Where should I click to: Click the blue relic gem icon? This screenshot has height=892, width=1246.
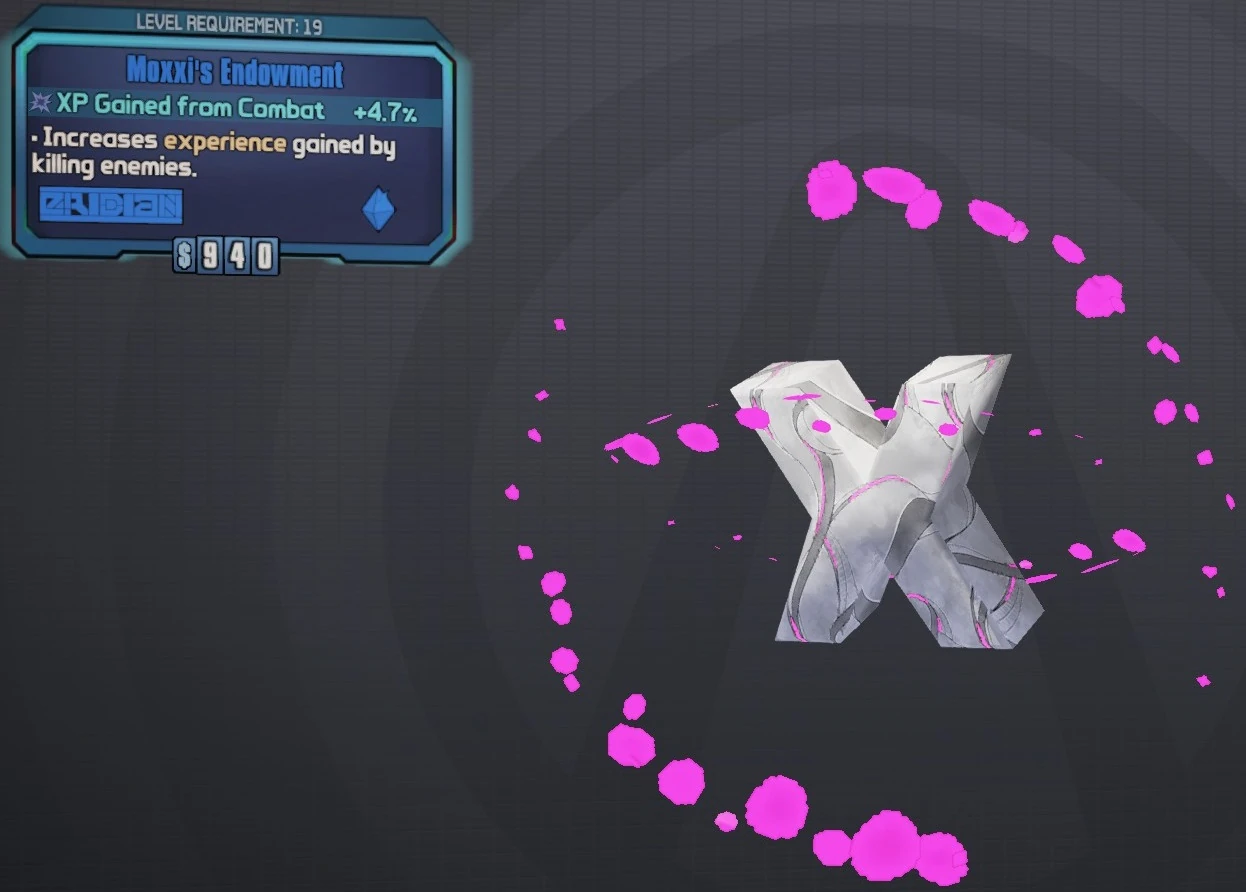pyautogui.click(x=378, y=210)
